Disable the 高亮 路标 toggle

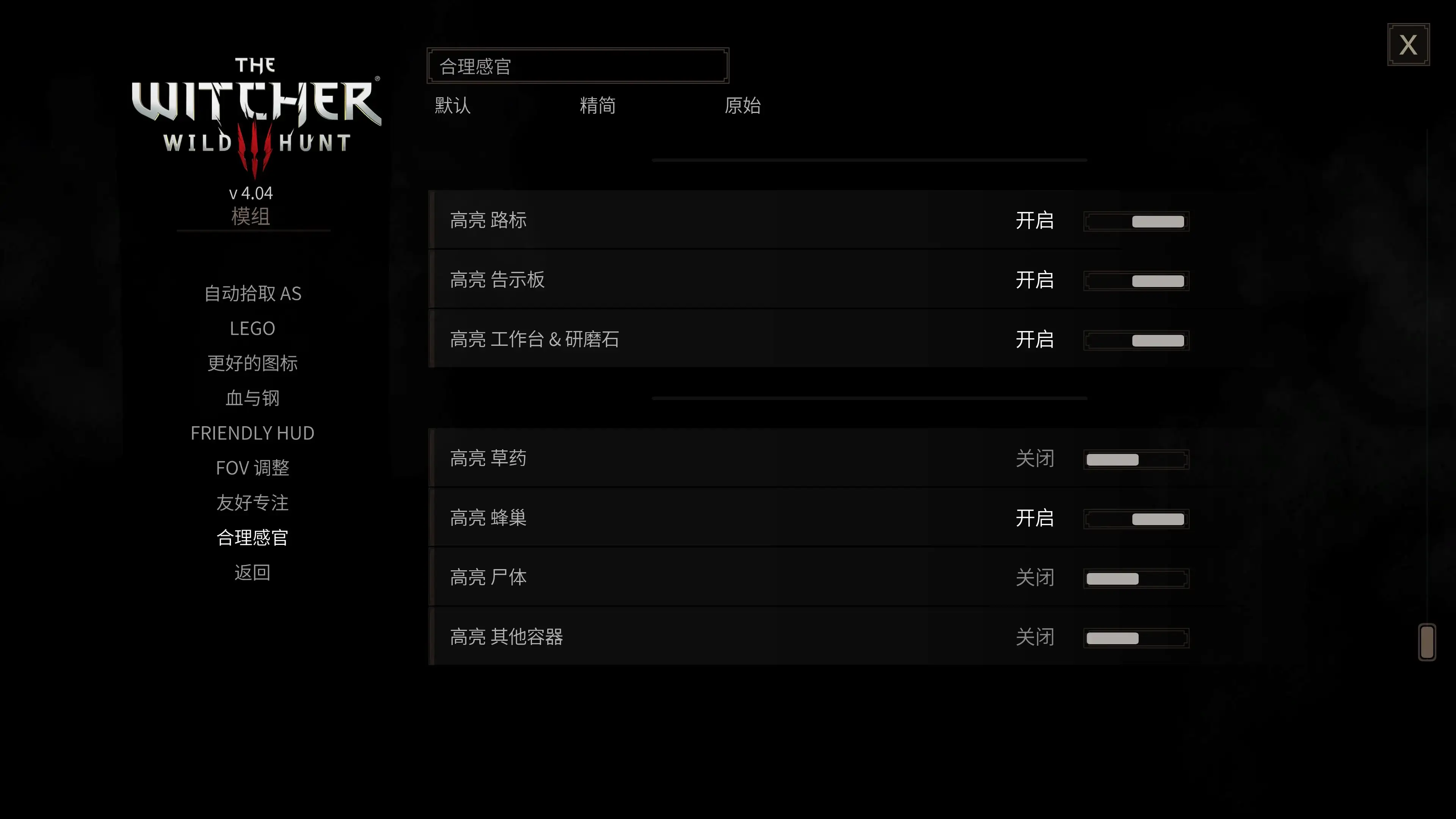[1136, 221]
